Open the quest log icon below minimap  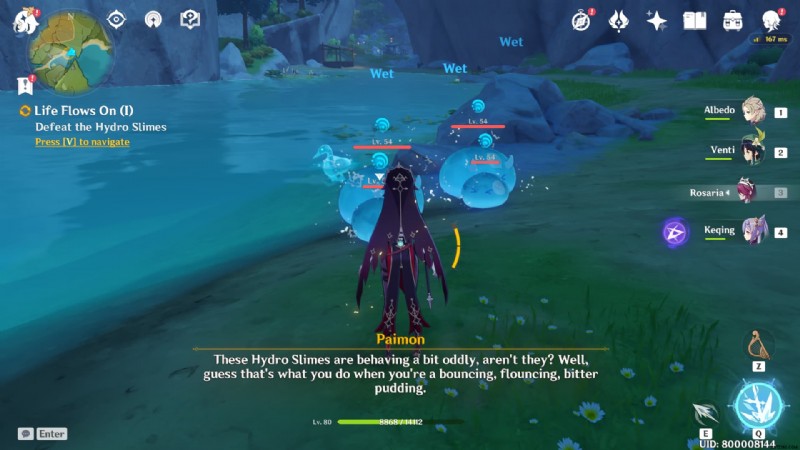pyautogui.click(x=24, y=85)
